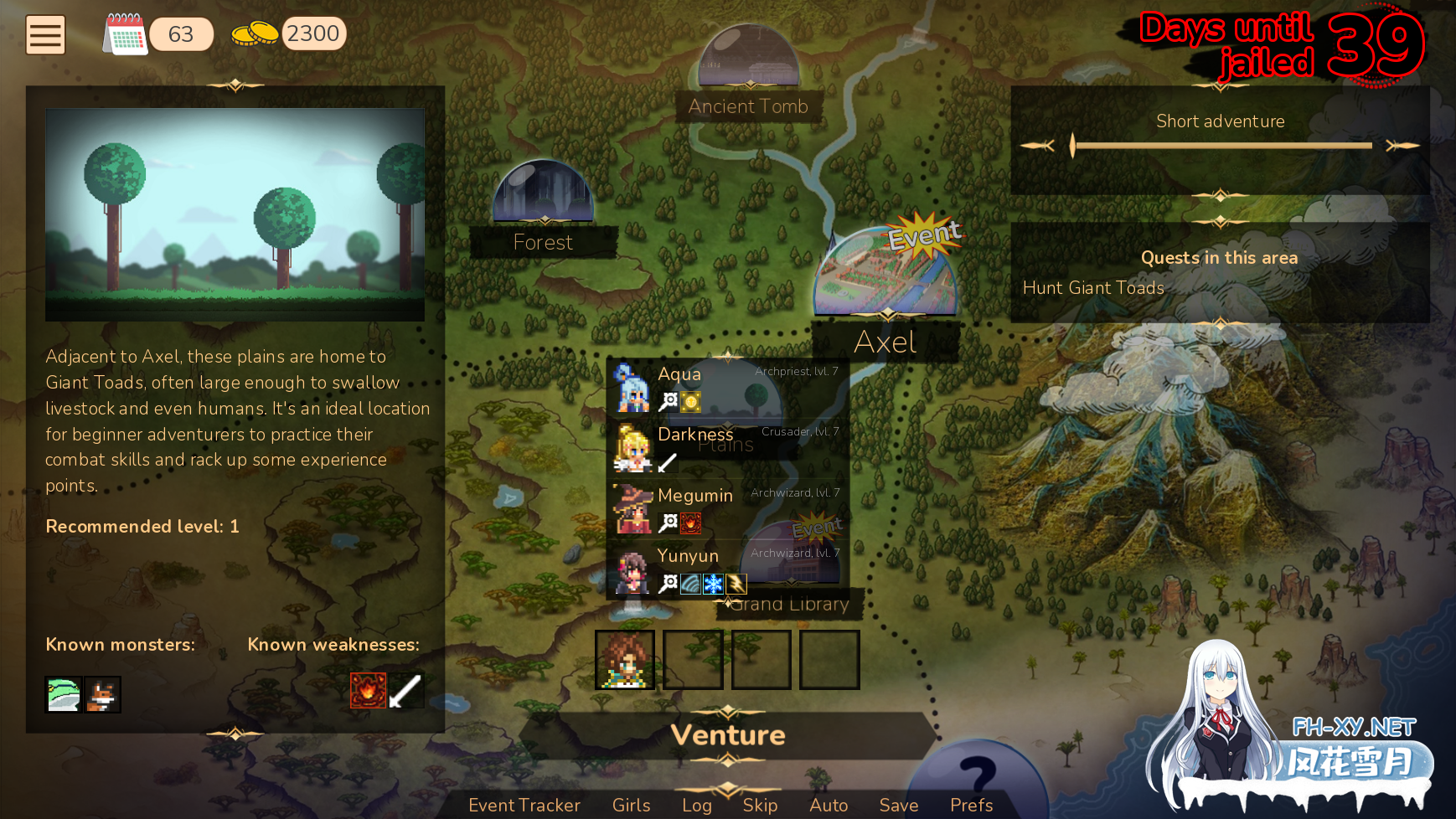Select Megumin's explosion spell icon

tap(690, 523)
